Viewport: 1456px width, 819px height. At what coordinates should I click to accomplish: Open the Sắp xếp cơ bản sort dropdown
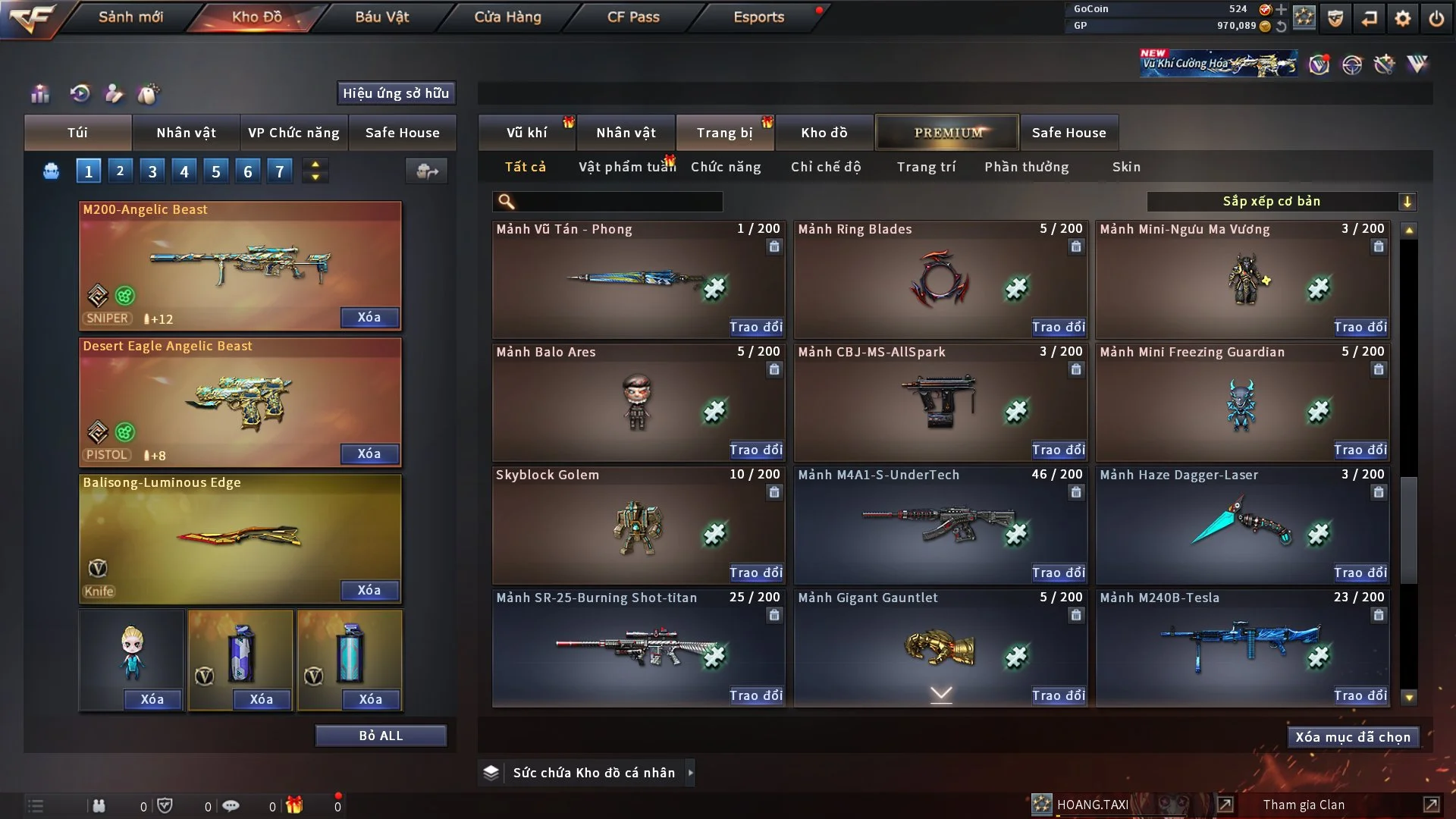pyautogui.click(x=1281, y=202)
